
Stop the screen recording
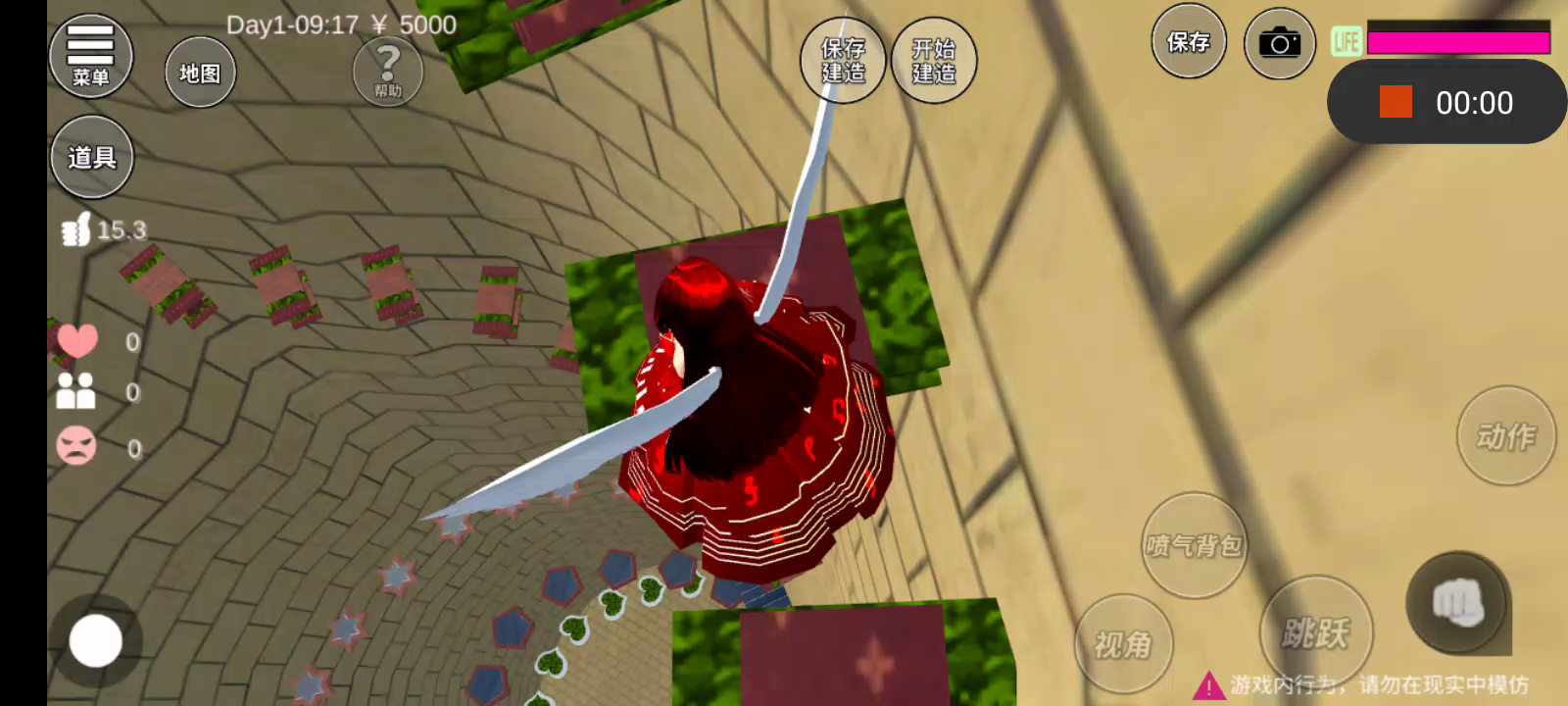(x=1396, y=102)
